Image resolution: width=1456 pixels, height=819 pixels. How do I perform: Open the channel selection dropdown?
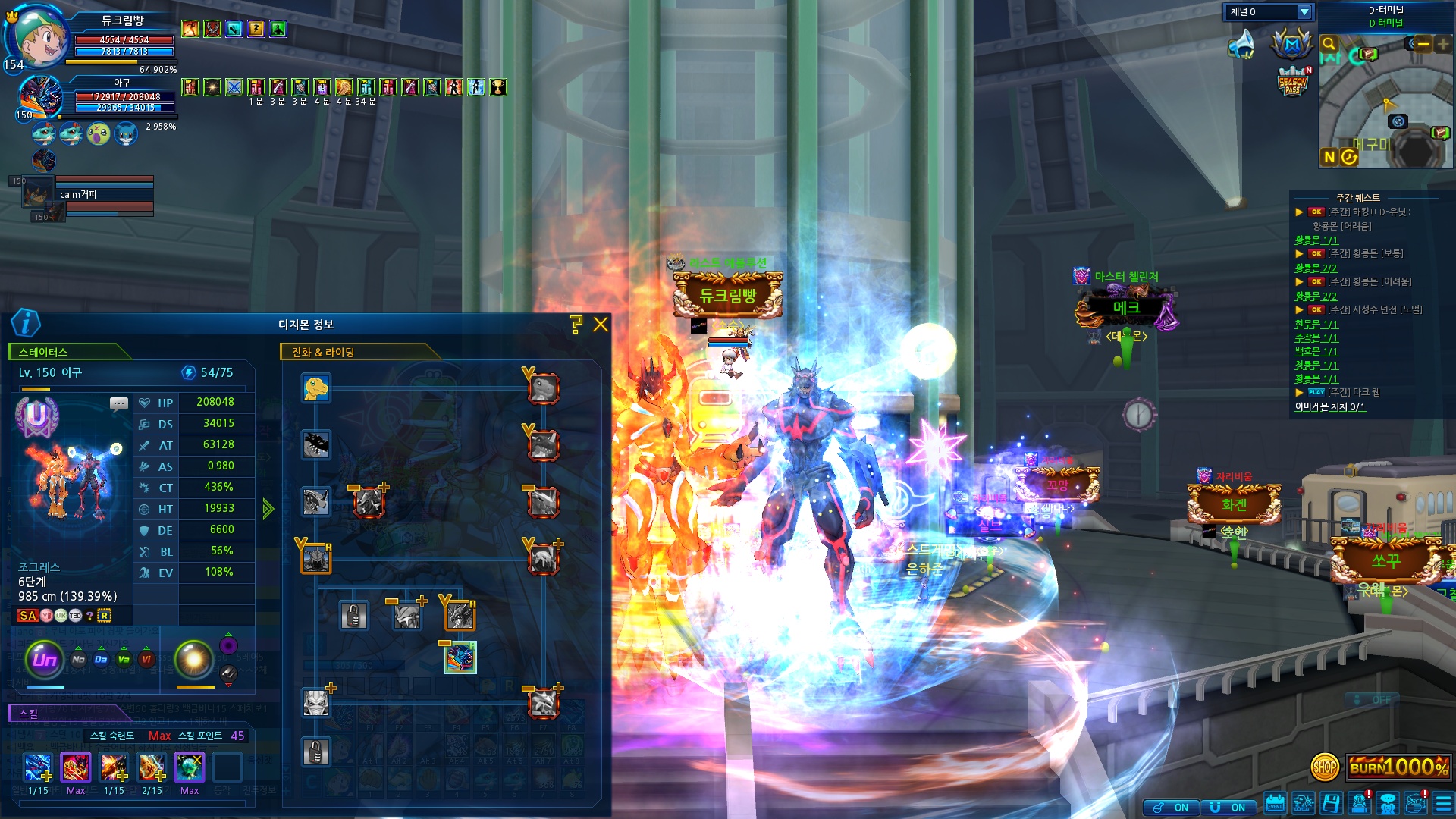[x=1304, y=12]
